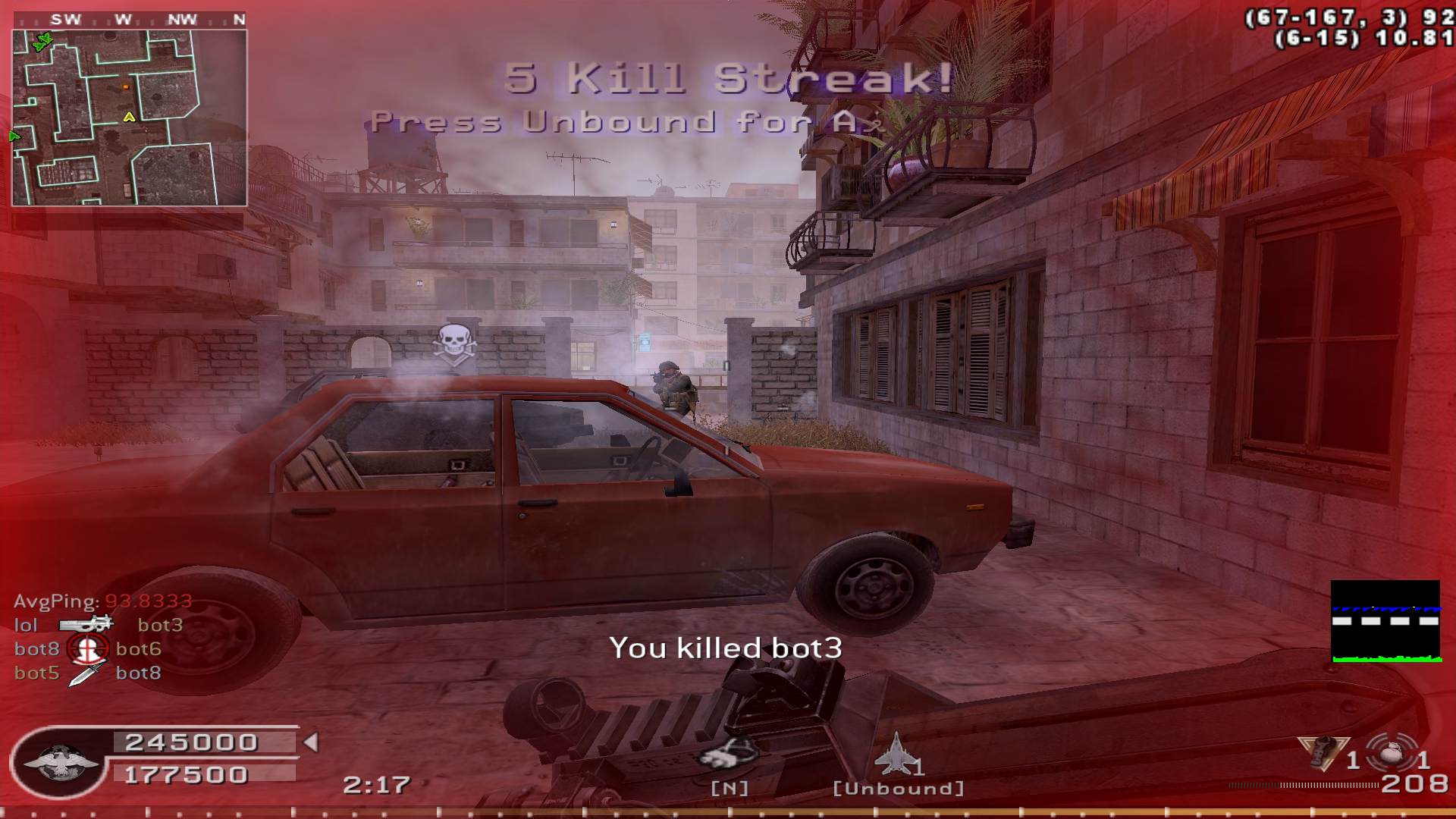Select the stun grenade icon
This screenshot has height=819, width=1456.
(x=1389, y=755)
